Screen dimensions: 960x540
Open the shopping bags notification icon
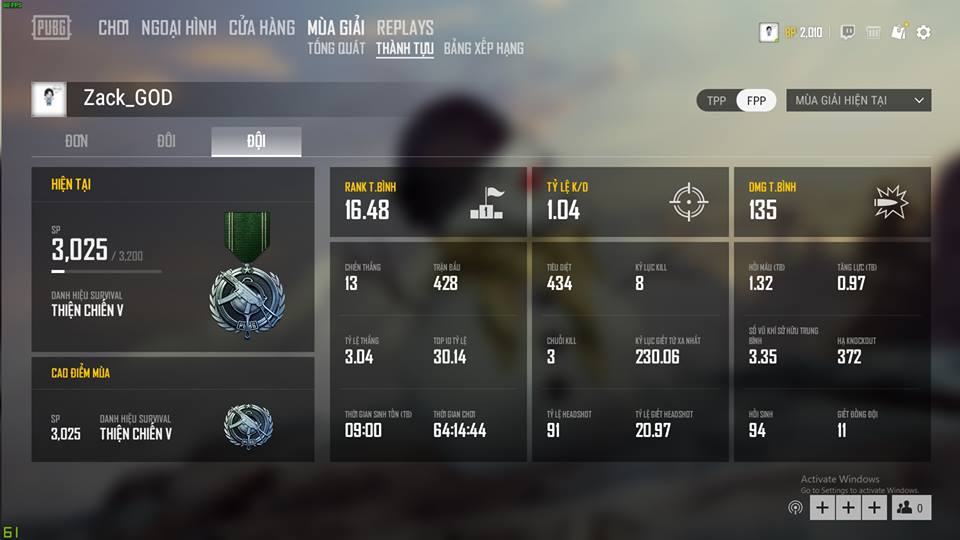[x=898, y=32]
